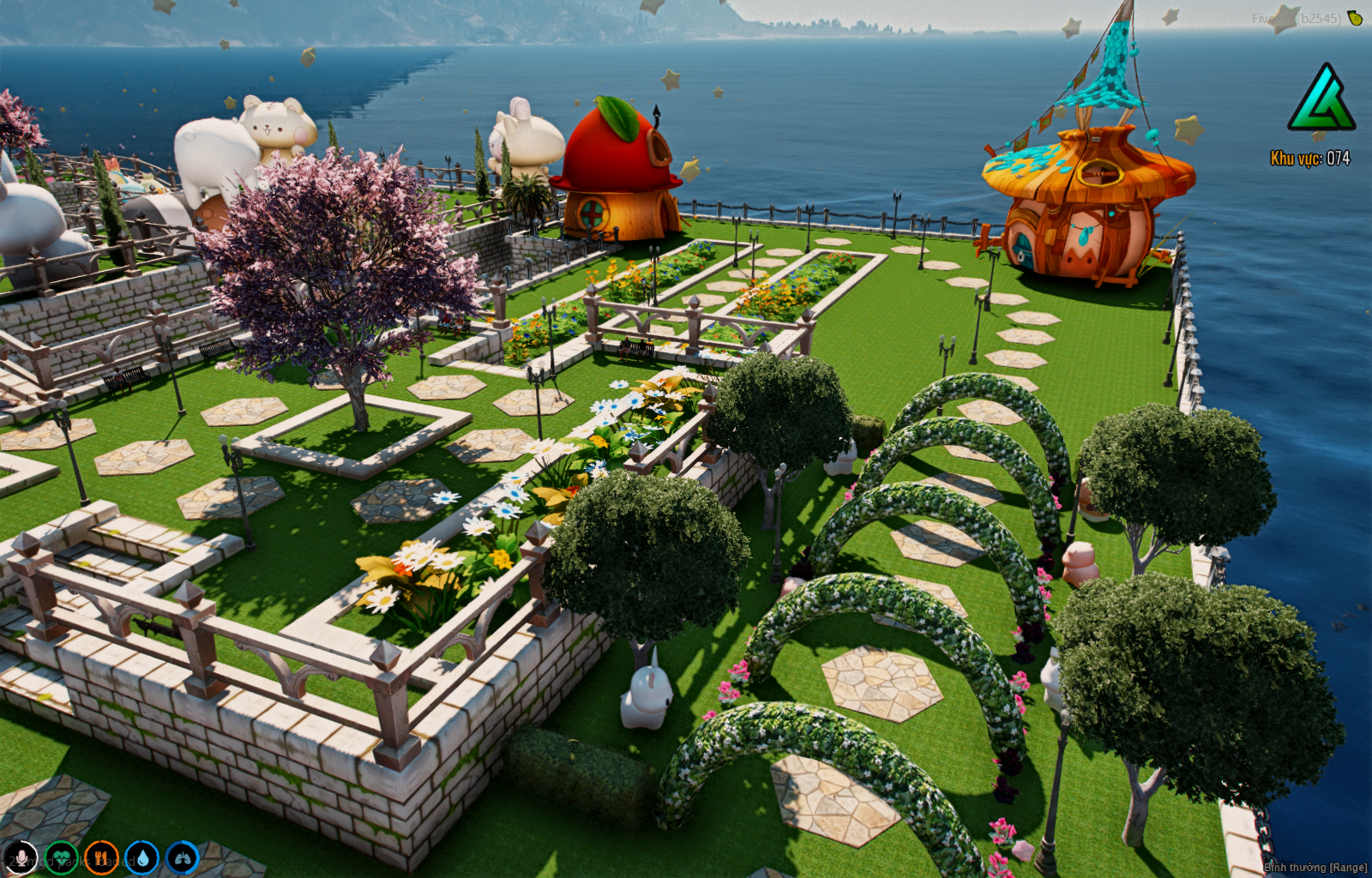
Task: Select the green heart health icon
Action: [61, 857]
